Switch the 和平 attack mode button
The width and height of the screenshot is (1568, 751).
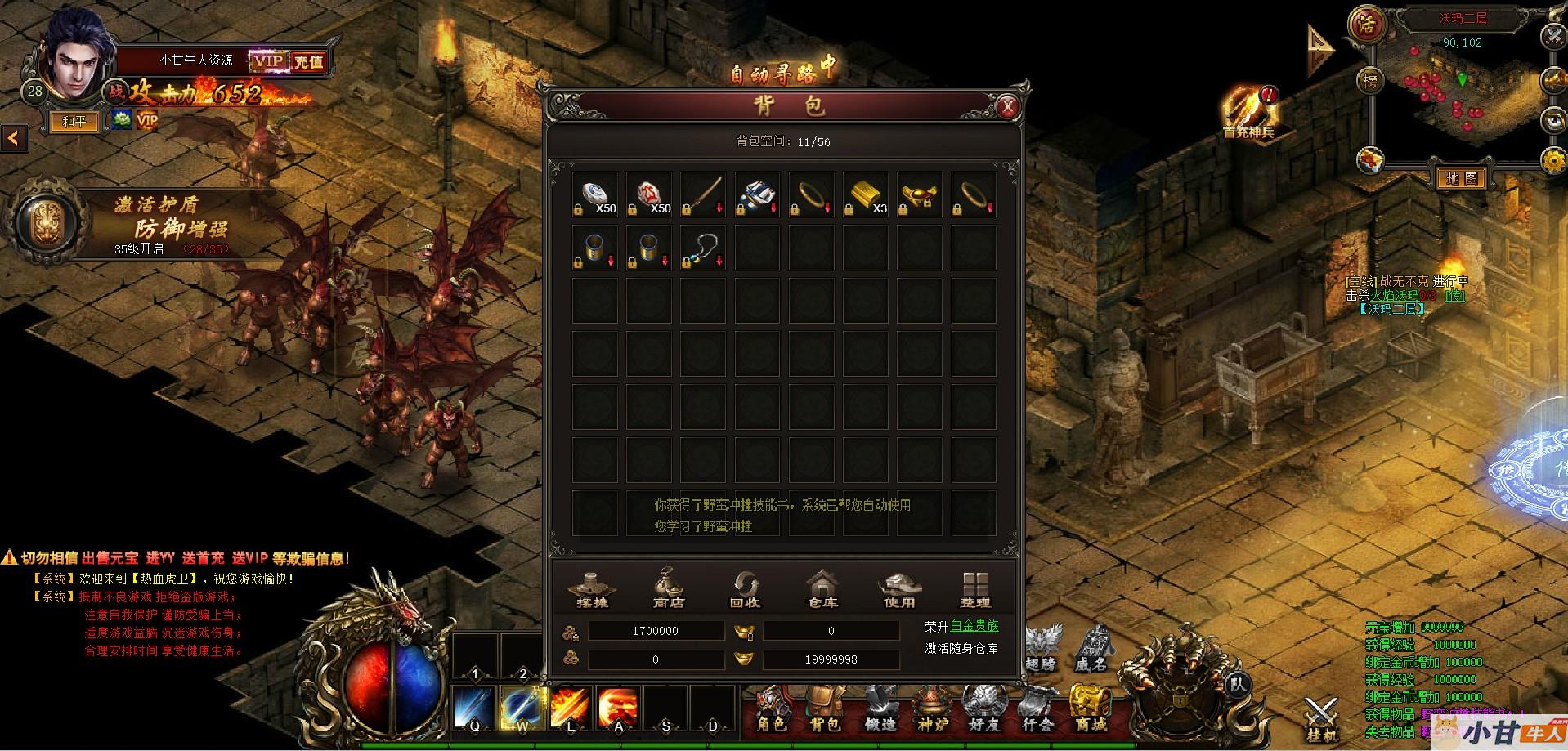pos(74,122)
